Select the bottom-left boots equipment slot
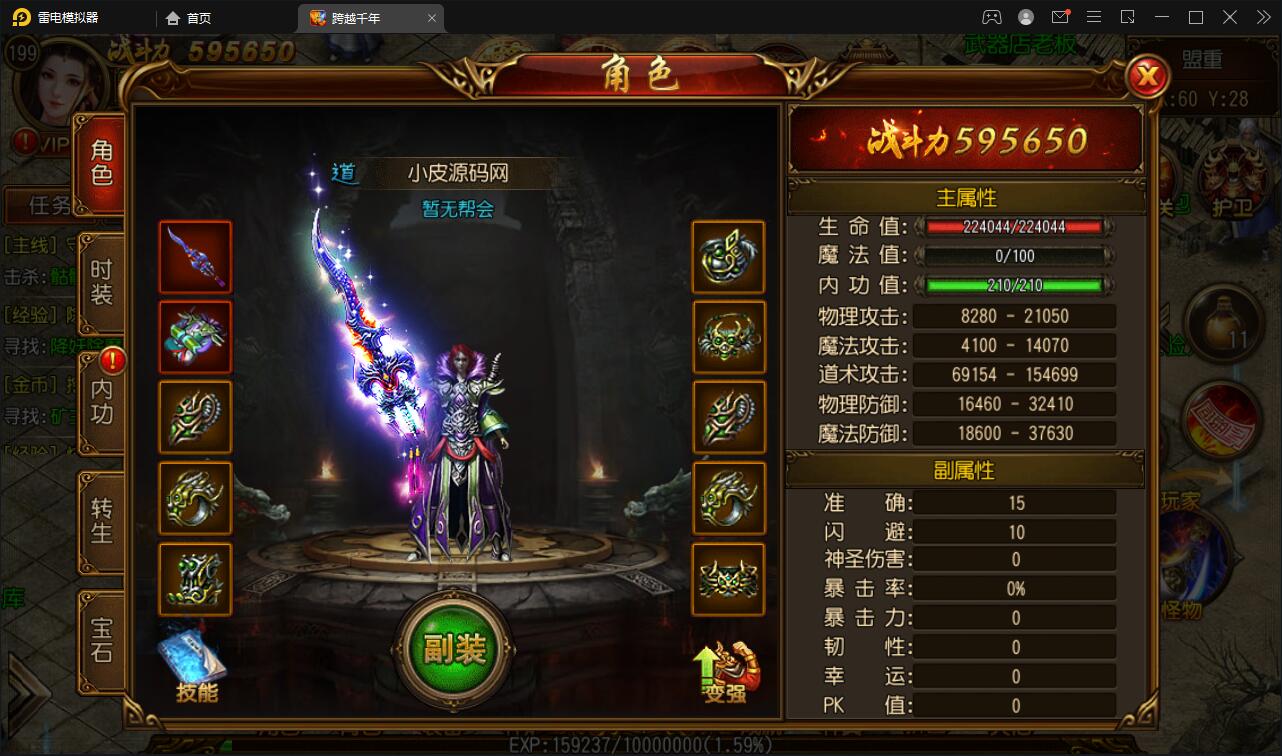Screen dimensions: 1282x756 click(195, 579)
